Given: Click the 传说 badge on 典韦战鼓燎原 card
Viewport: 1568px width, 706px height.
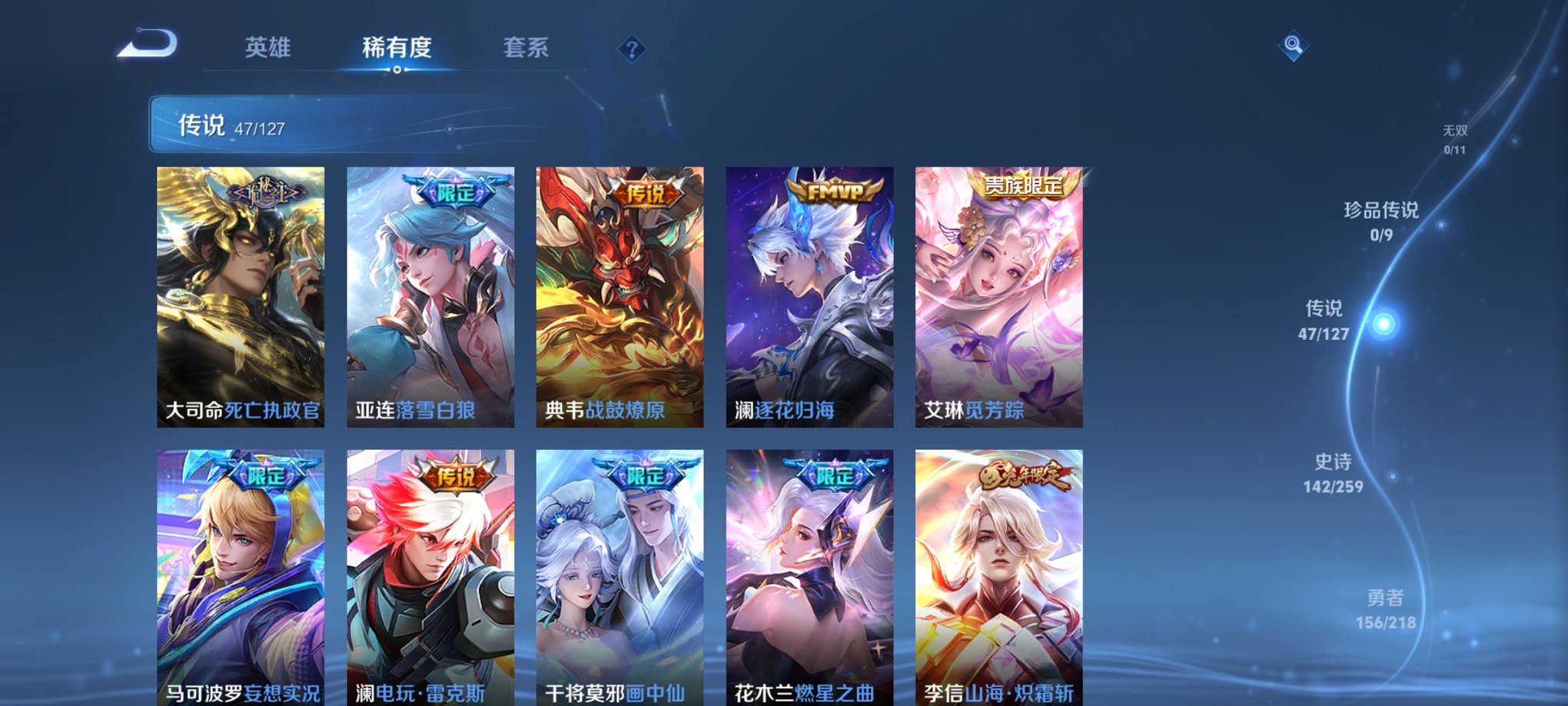Looking at the screenshot, I should pyautogui.click(x=647, y=197).
